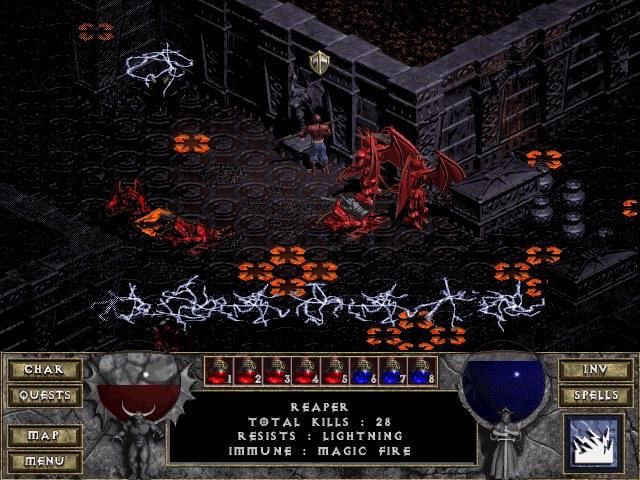Use the blue mana potion in belt slot 6

point(364,371)
